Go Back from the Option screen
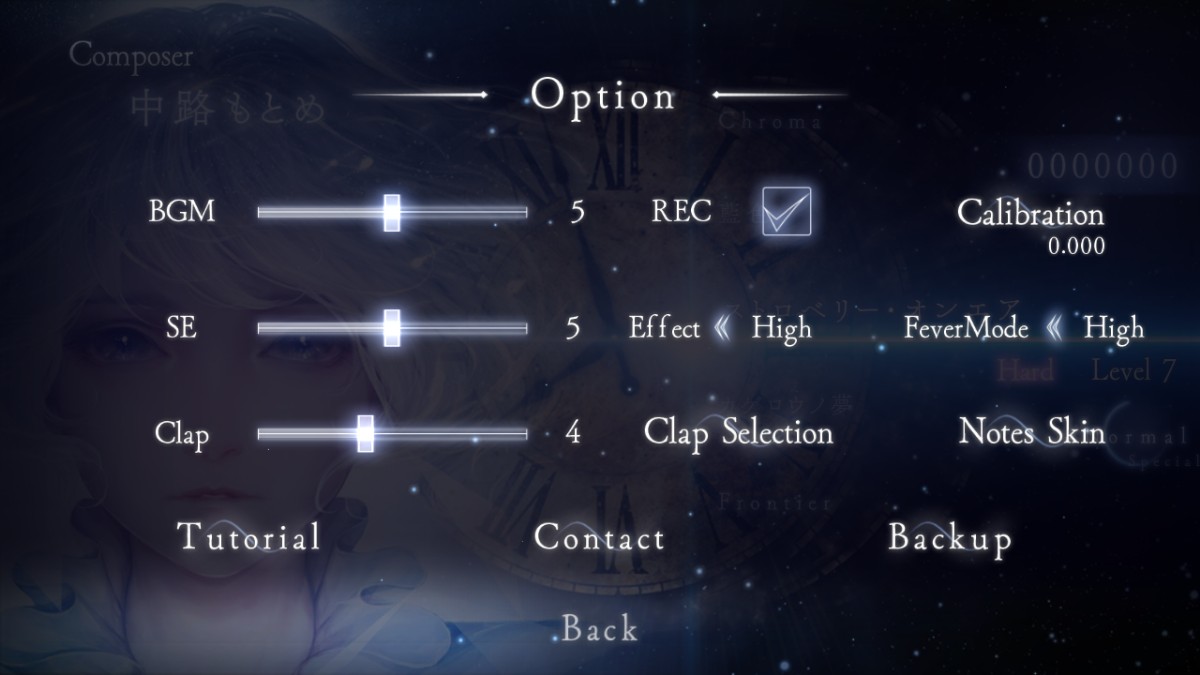1200x675 pixels. pos(600,628)
